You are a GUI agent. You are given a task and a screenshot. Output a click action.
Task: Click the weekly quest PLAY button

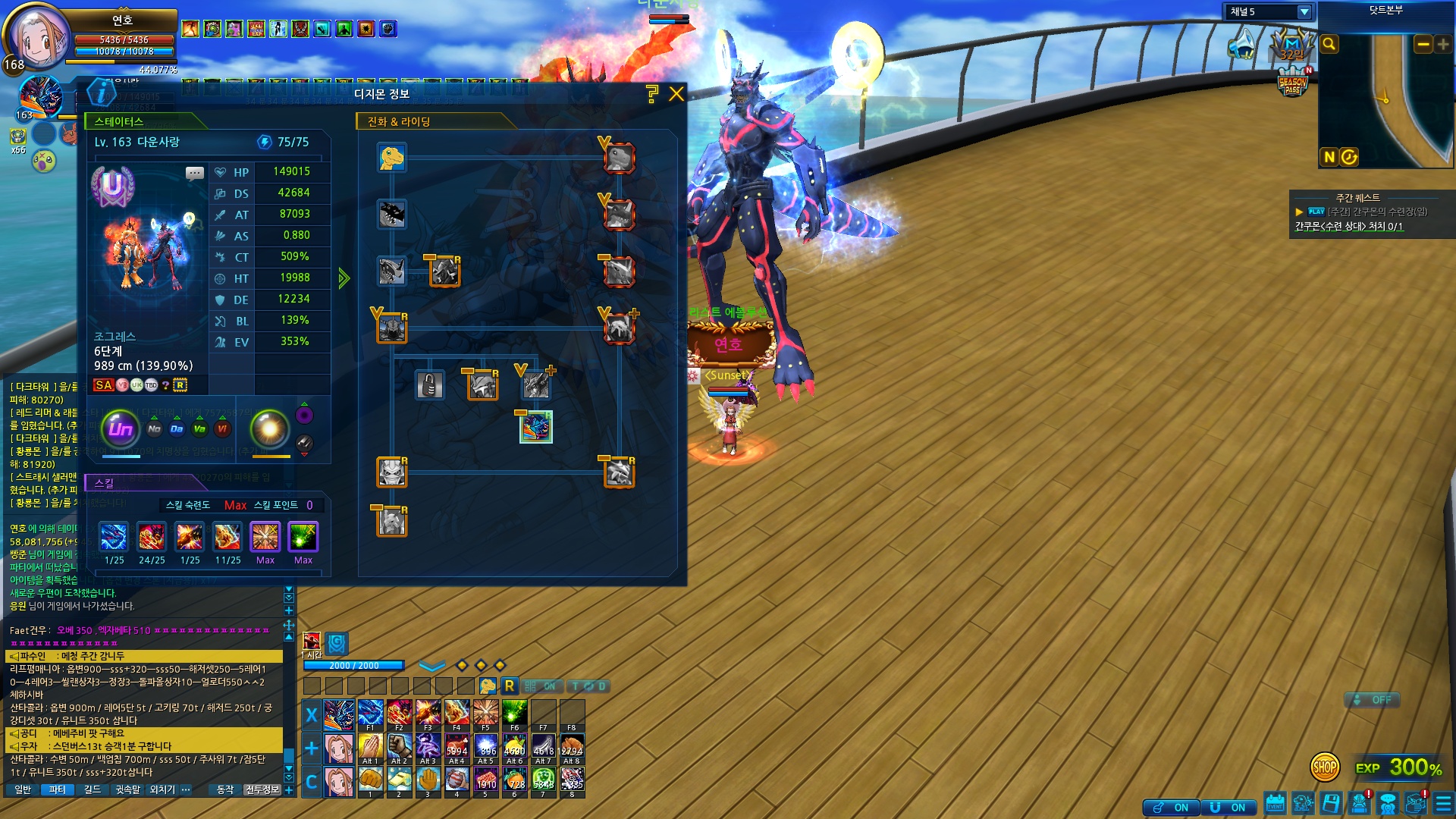[1316, 212]
